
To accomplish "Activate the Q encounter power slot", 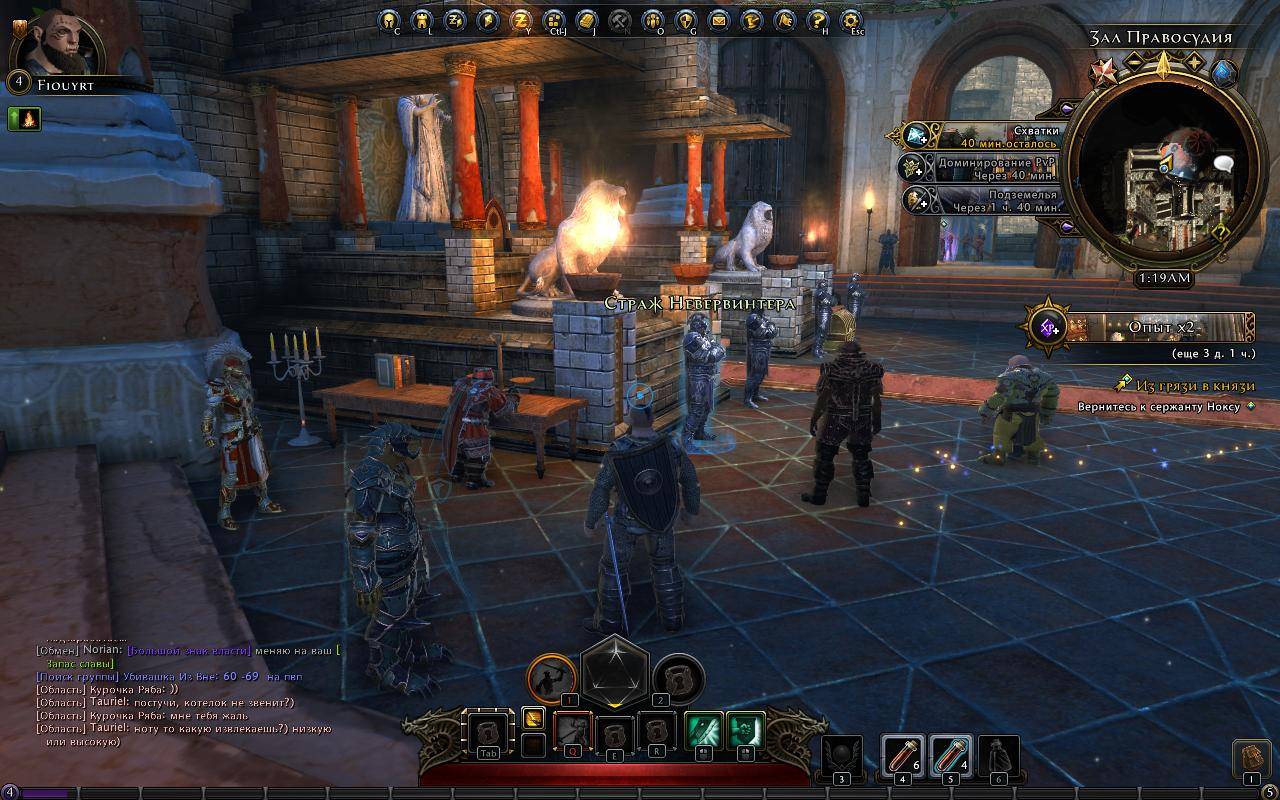I will click(573, 732).
